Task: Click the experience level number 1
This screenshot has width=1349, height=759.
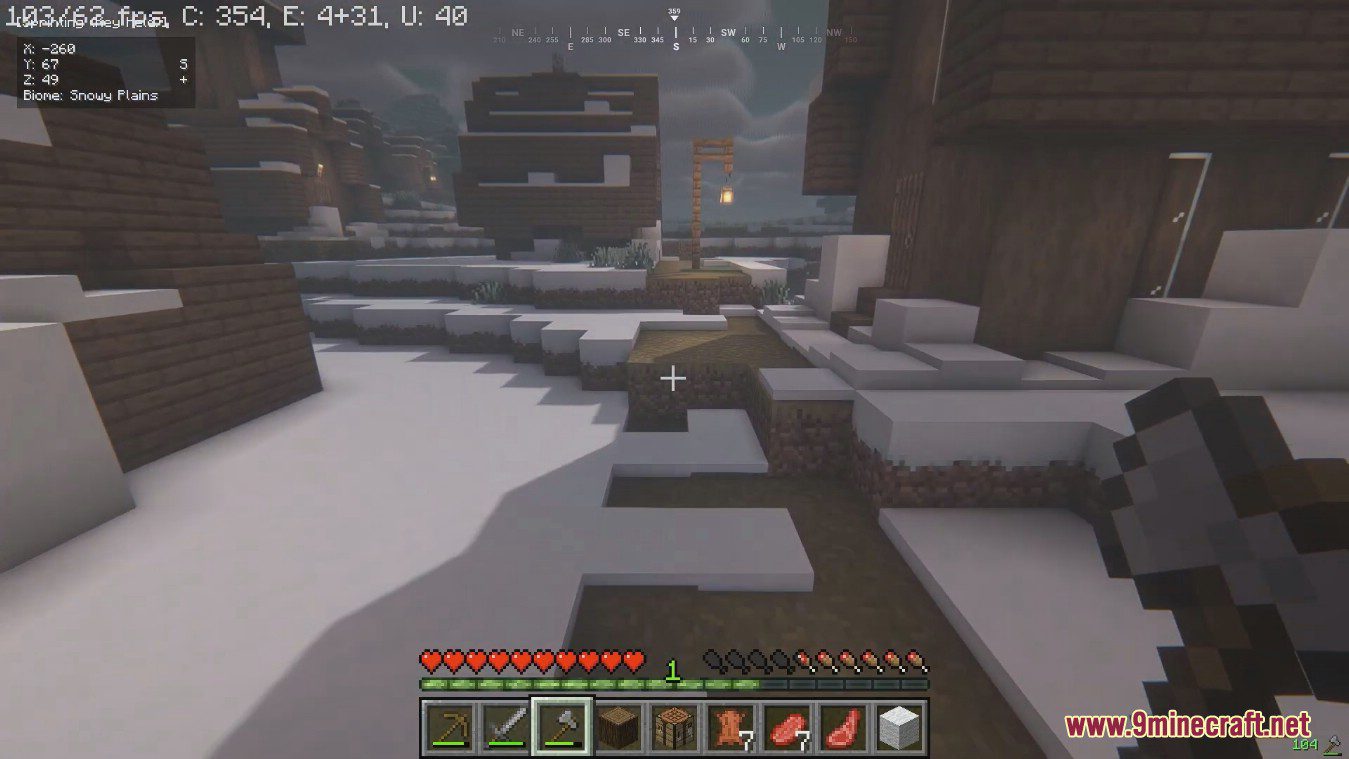Action: tap(673, 668)
